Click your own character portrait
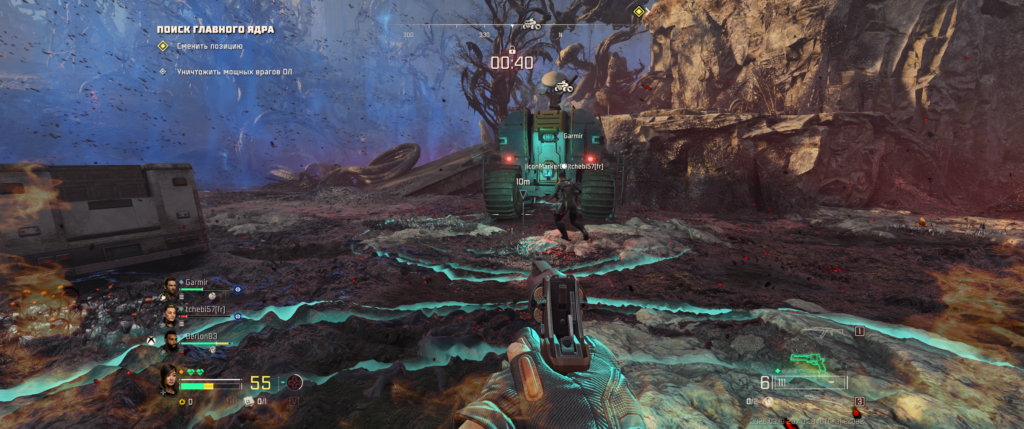Screen dimensions: 1024x429 [169, 379]
